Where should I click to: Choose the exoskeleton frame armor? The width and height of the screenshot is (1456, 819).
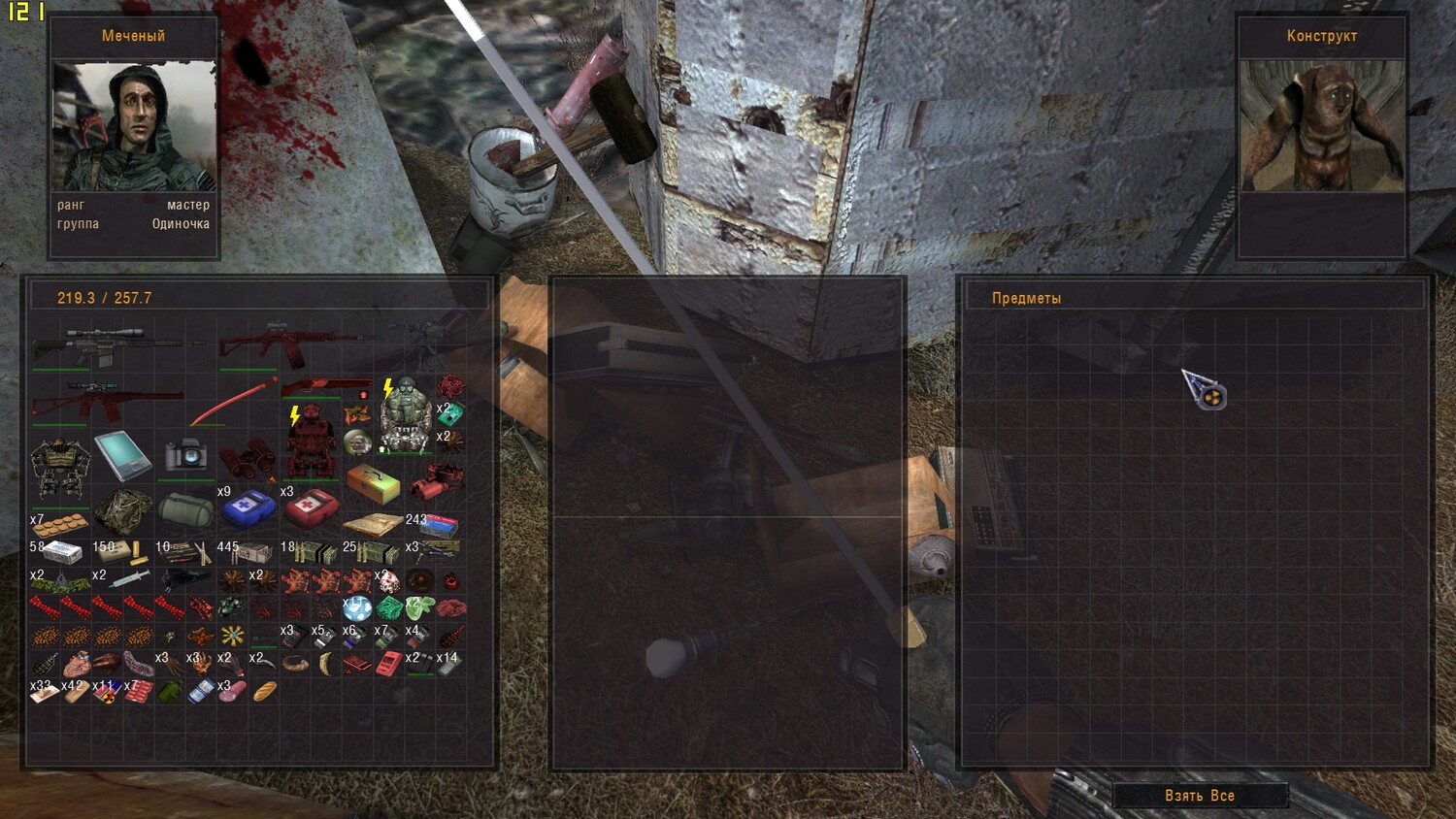[60, 468]
